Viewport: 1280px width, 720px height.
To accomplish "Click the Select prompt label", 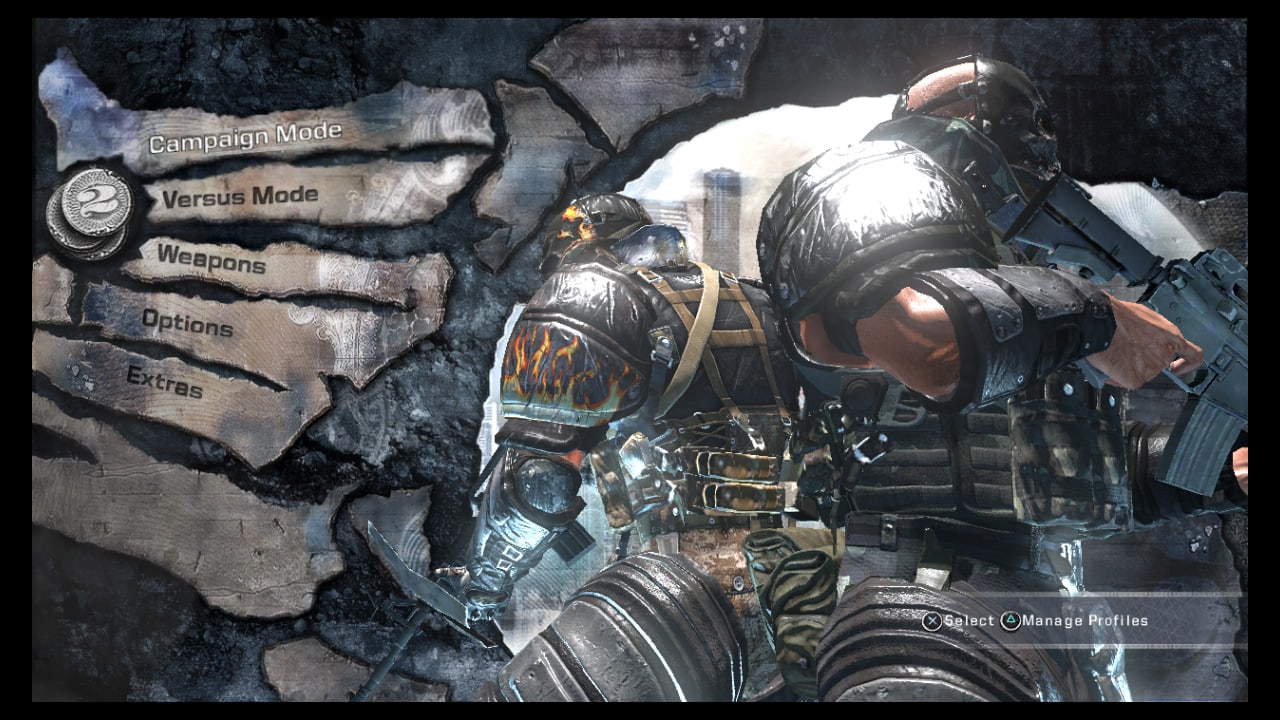I will (967, 619).
